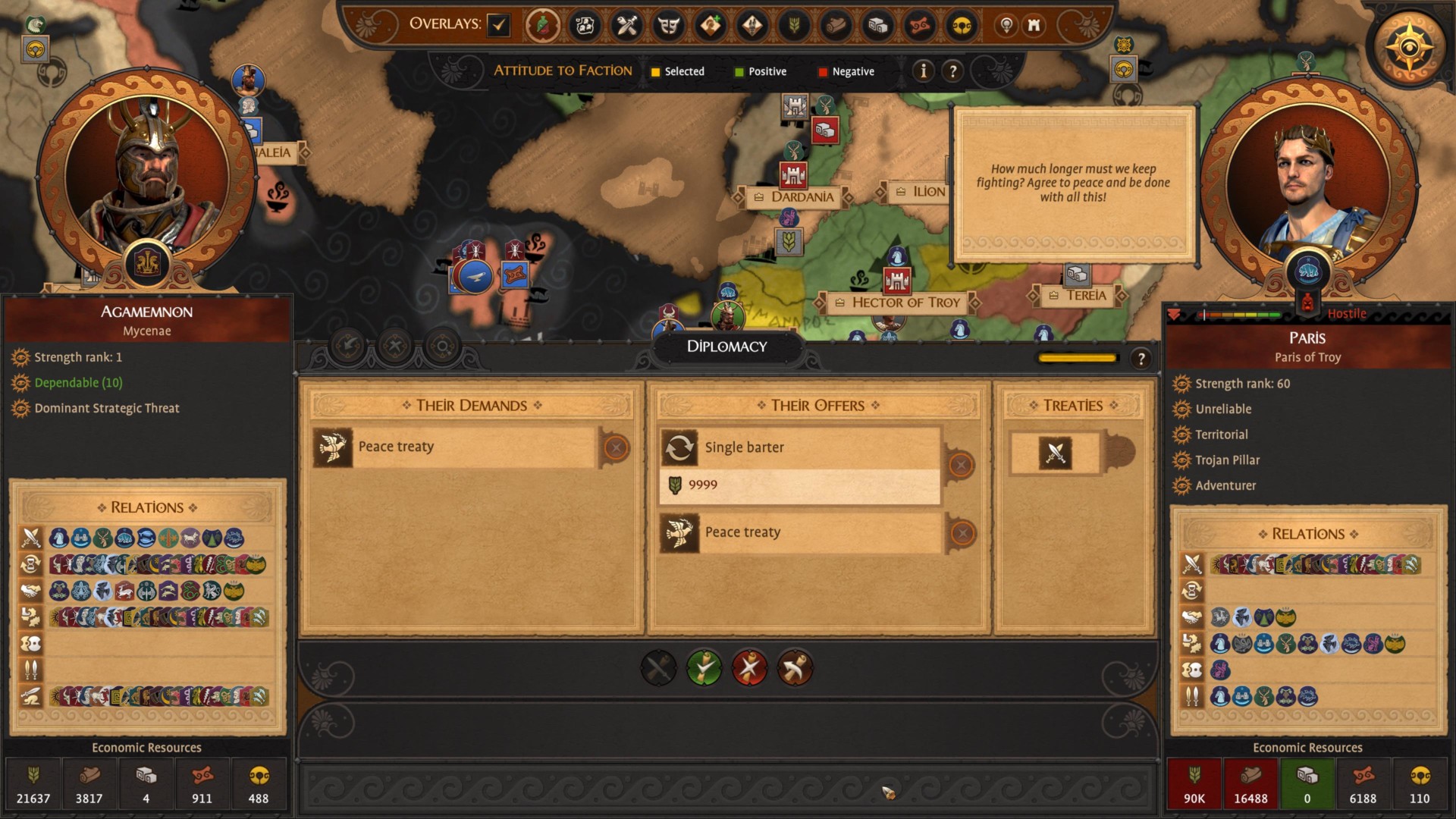Click Paris's faction portrait

1307,186
